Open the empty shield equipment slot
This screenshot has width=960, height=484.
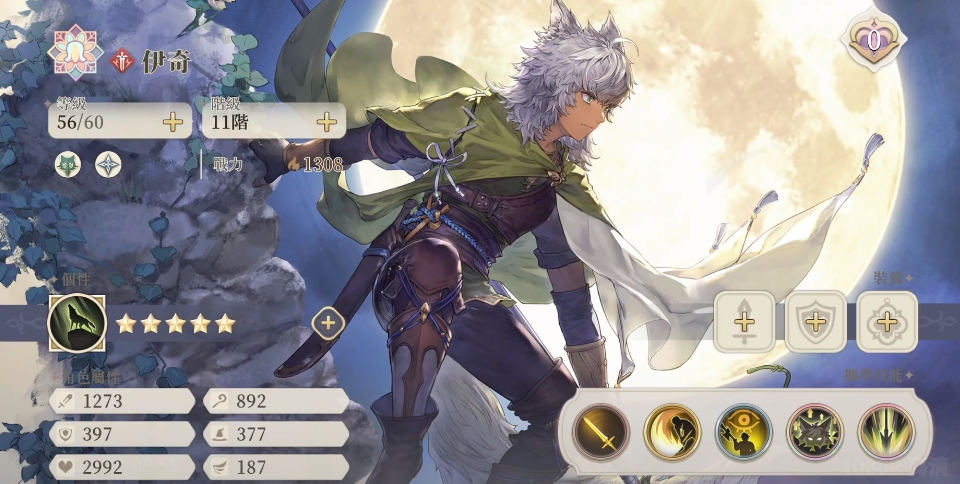point(815,322)
